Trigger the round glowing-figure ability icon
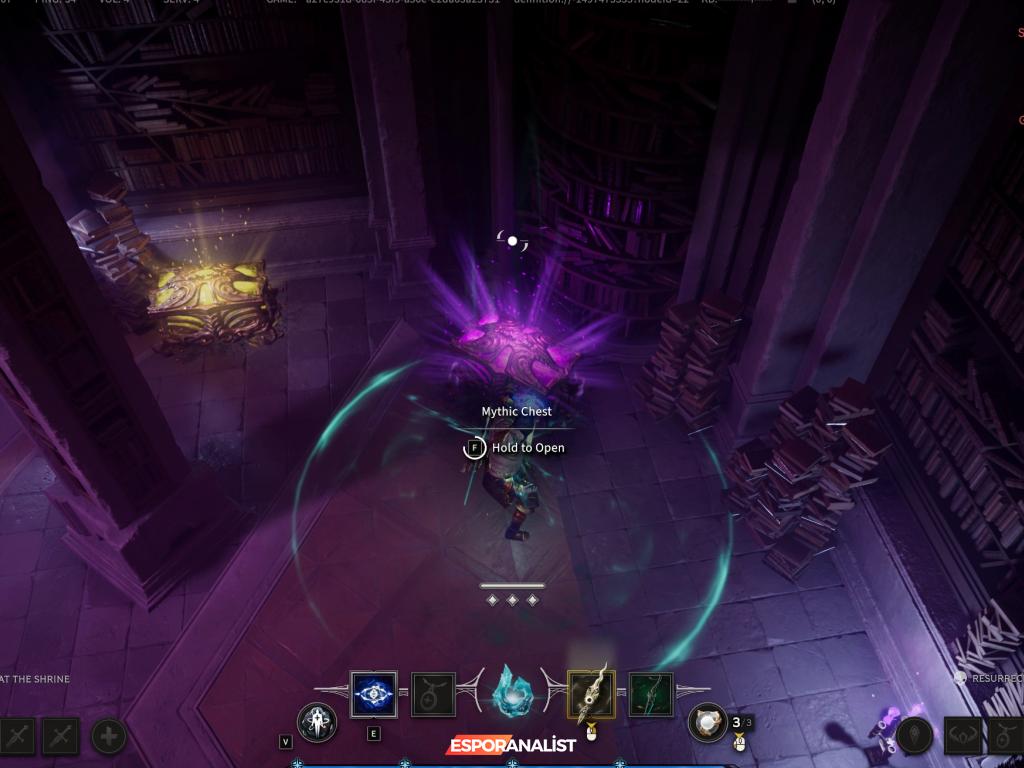This screenshot has height=768, width=1024. point(316,722)
